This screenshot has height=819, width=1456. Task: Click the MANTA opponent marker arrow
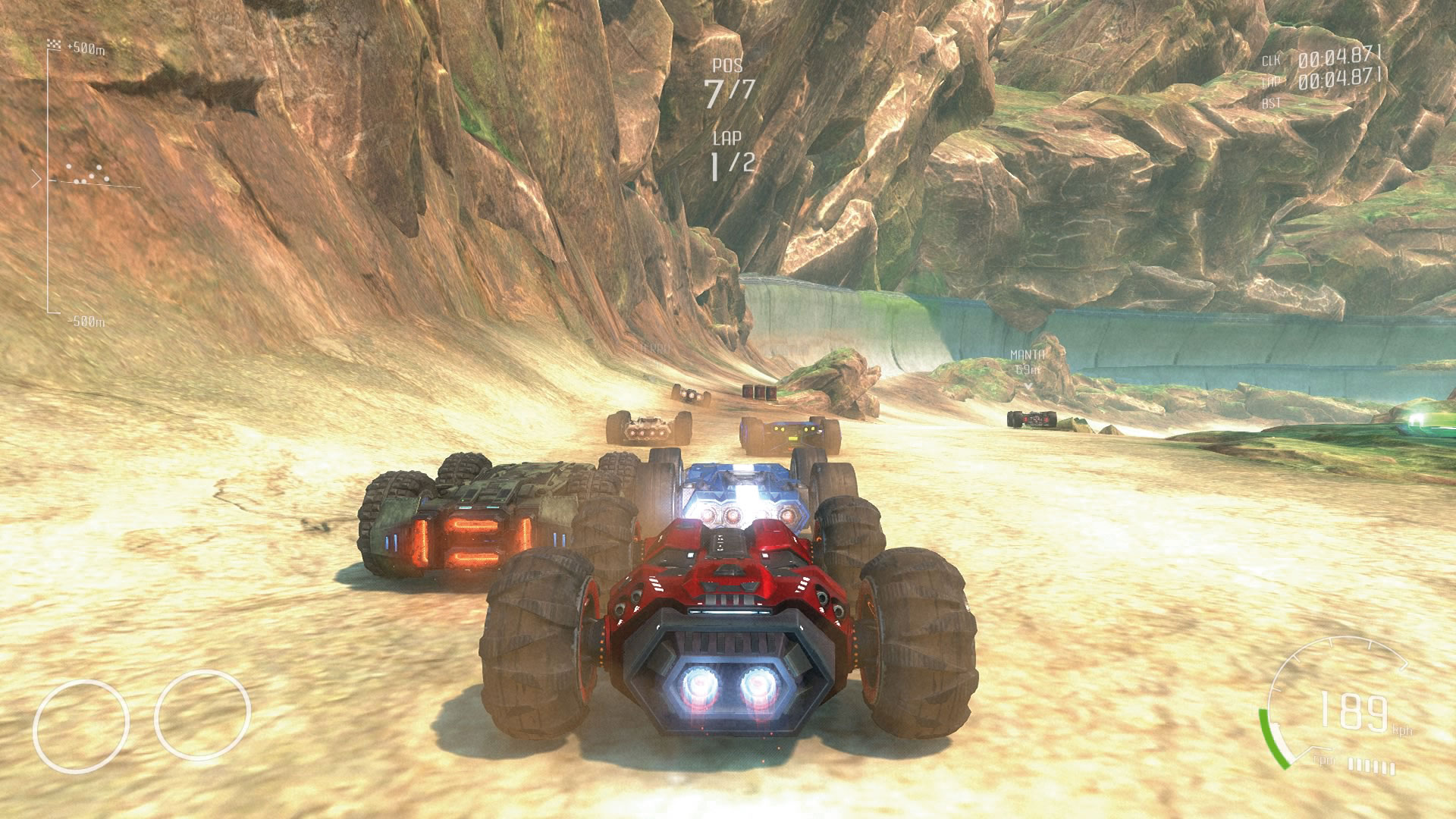(x=1029, y=385)
